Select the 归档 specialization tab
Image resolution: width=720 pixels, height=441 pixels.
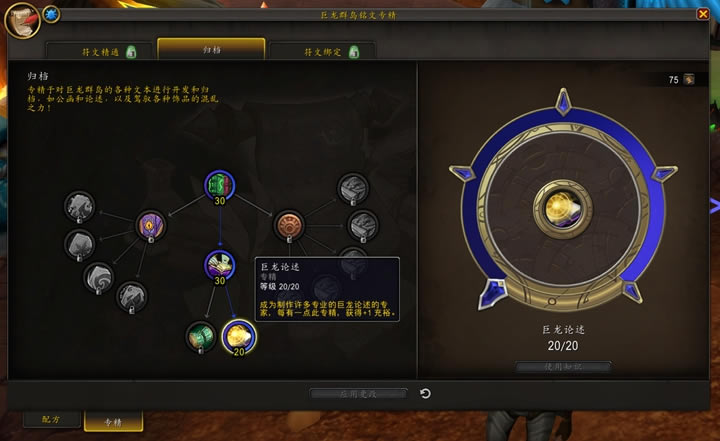[x=211, y=49]
